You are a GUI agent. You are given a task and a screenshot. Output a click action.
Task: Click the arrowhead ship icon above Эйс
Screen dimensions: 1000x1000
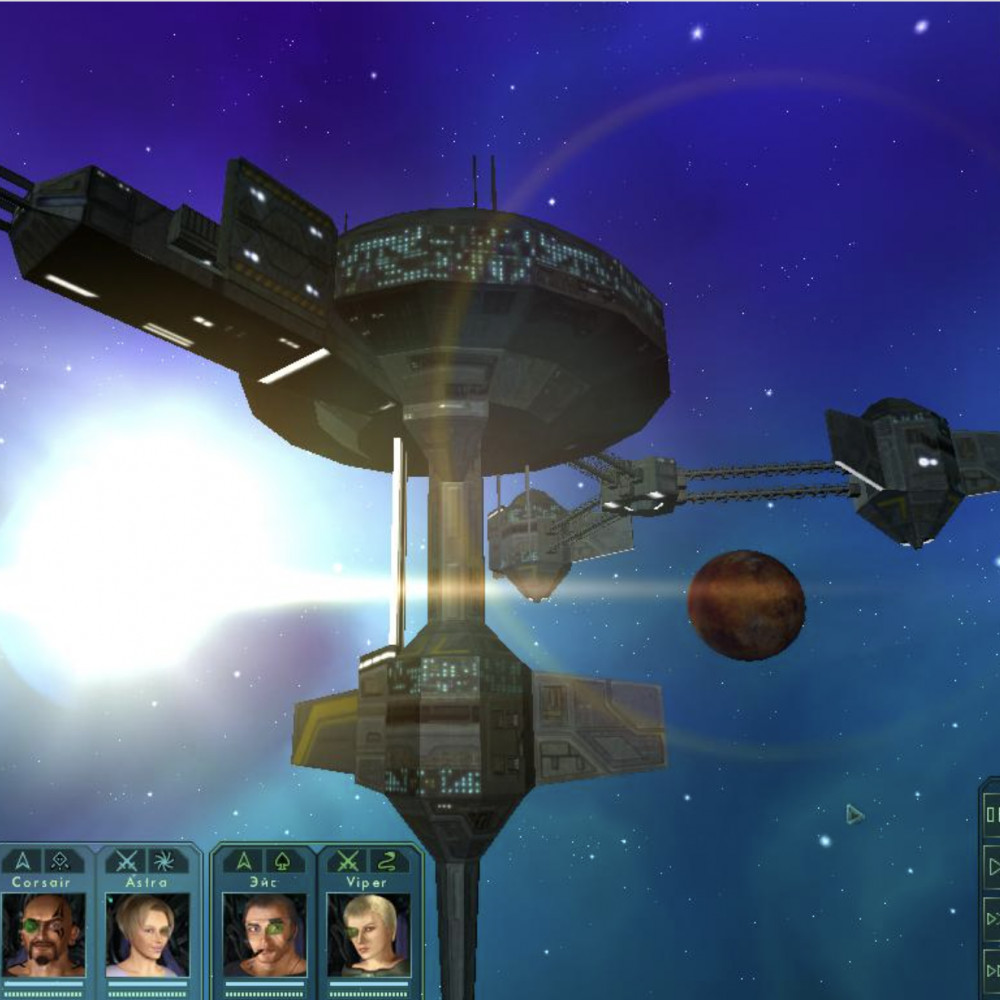pos(243,861)
